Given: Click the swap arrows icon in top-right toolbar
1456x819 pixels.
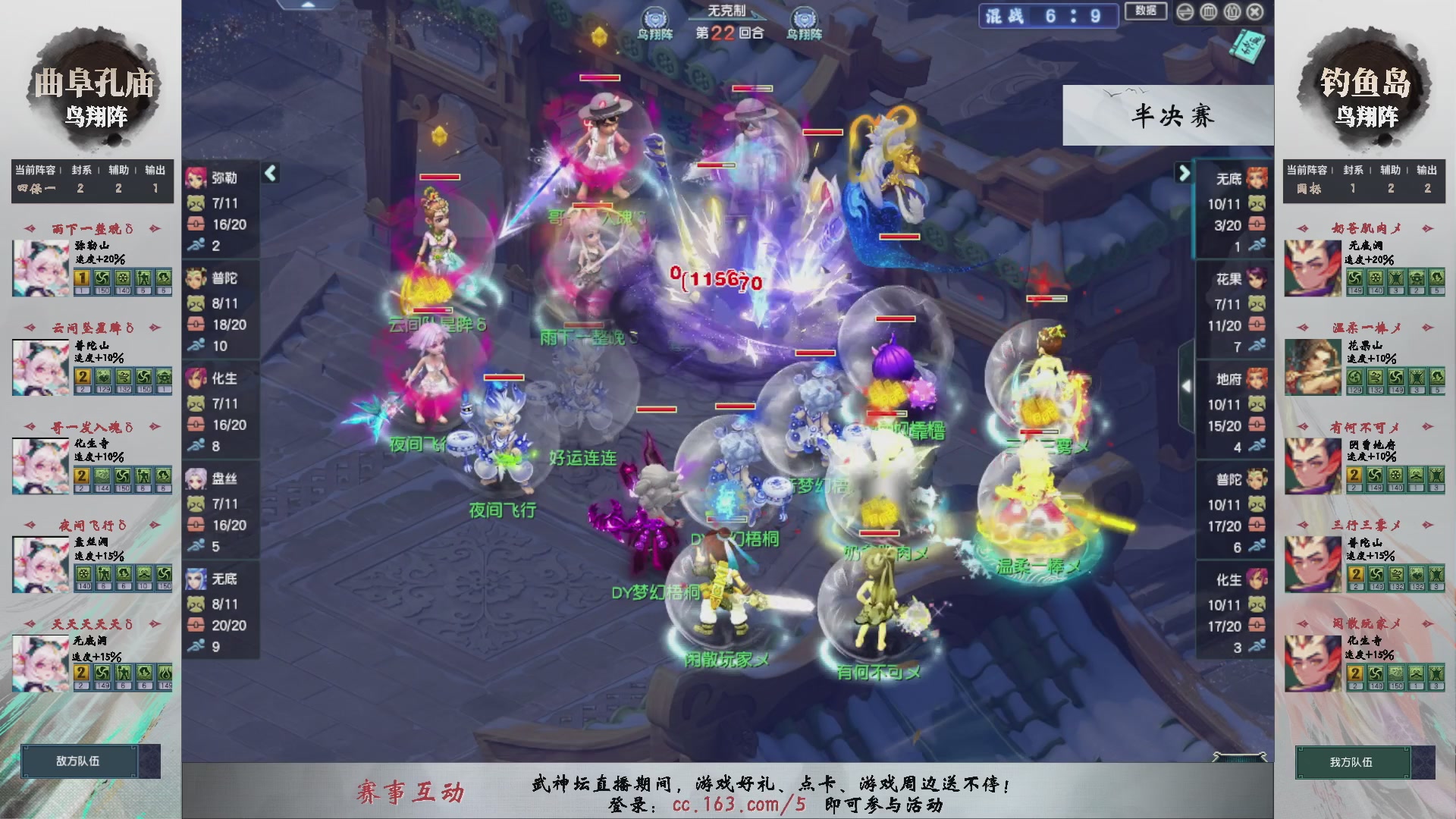Looking at the screenshot, I should 1185,12.
